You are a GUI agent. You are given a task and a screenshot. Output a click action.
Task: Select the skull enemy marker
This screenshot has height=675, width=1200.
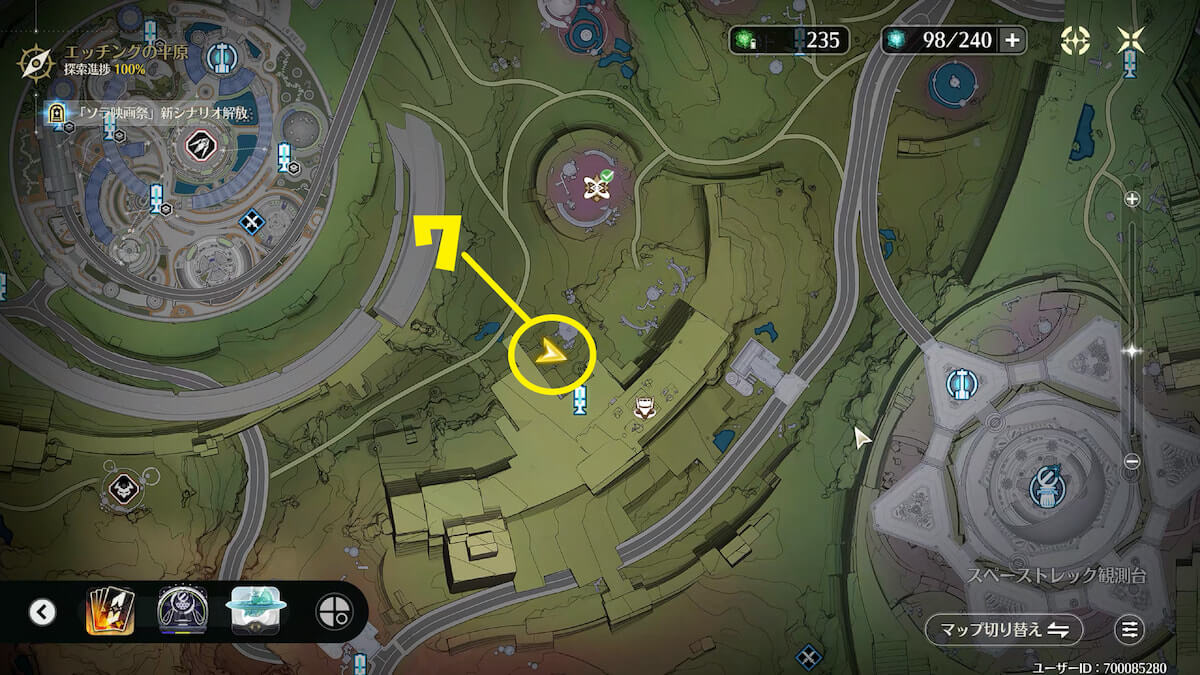[123, 488]
